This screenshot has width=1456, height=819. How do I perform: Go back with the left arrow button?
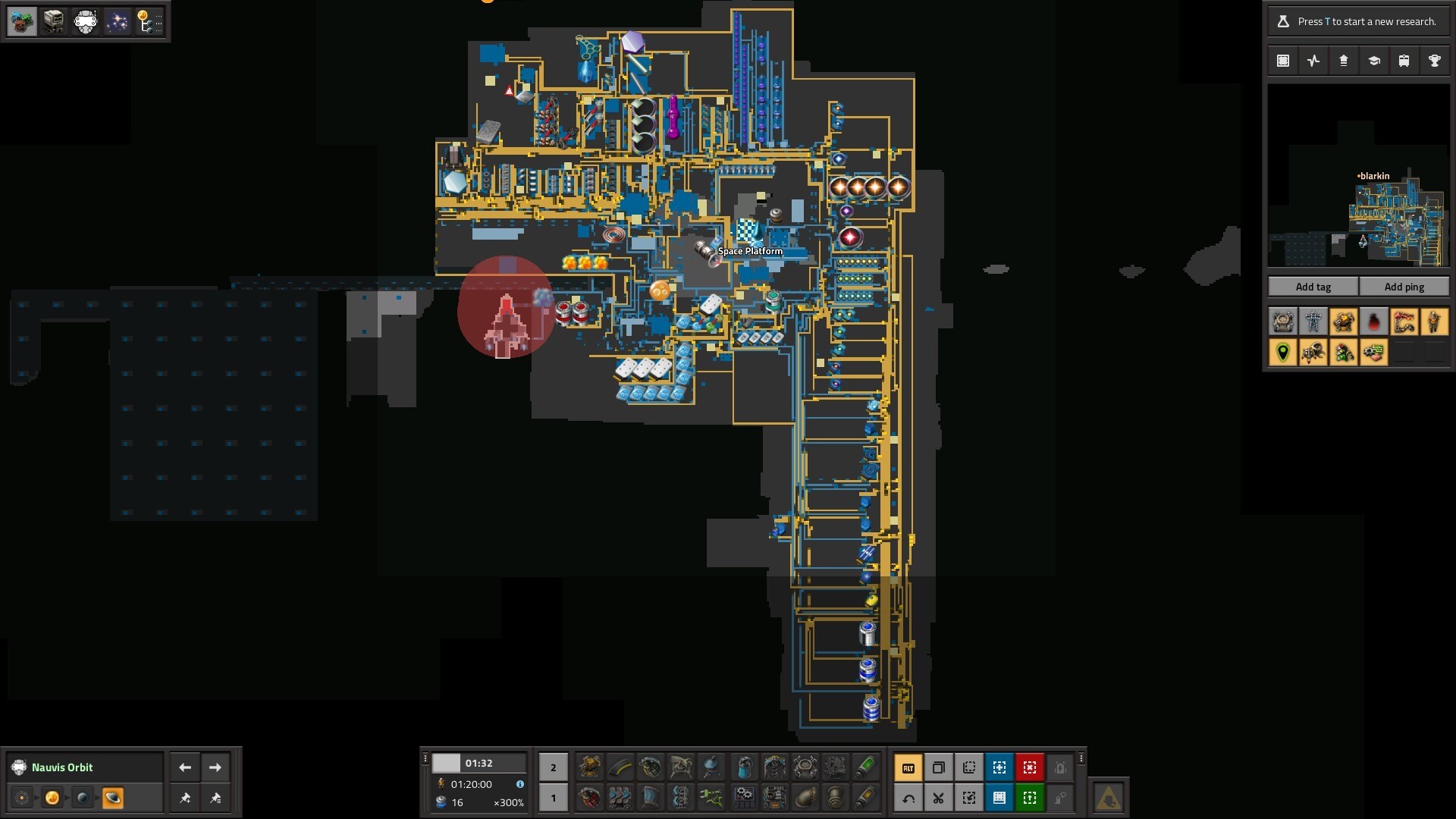tap(185, 767)
